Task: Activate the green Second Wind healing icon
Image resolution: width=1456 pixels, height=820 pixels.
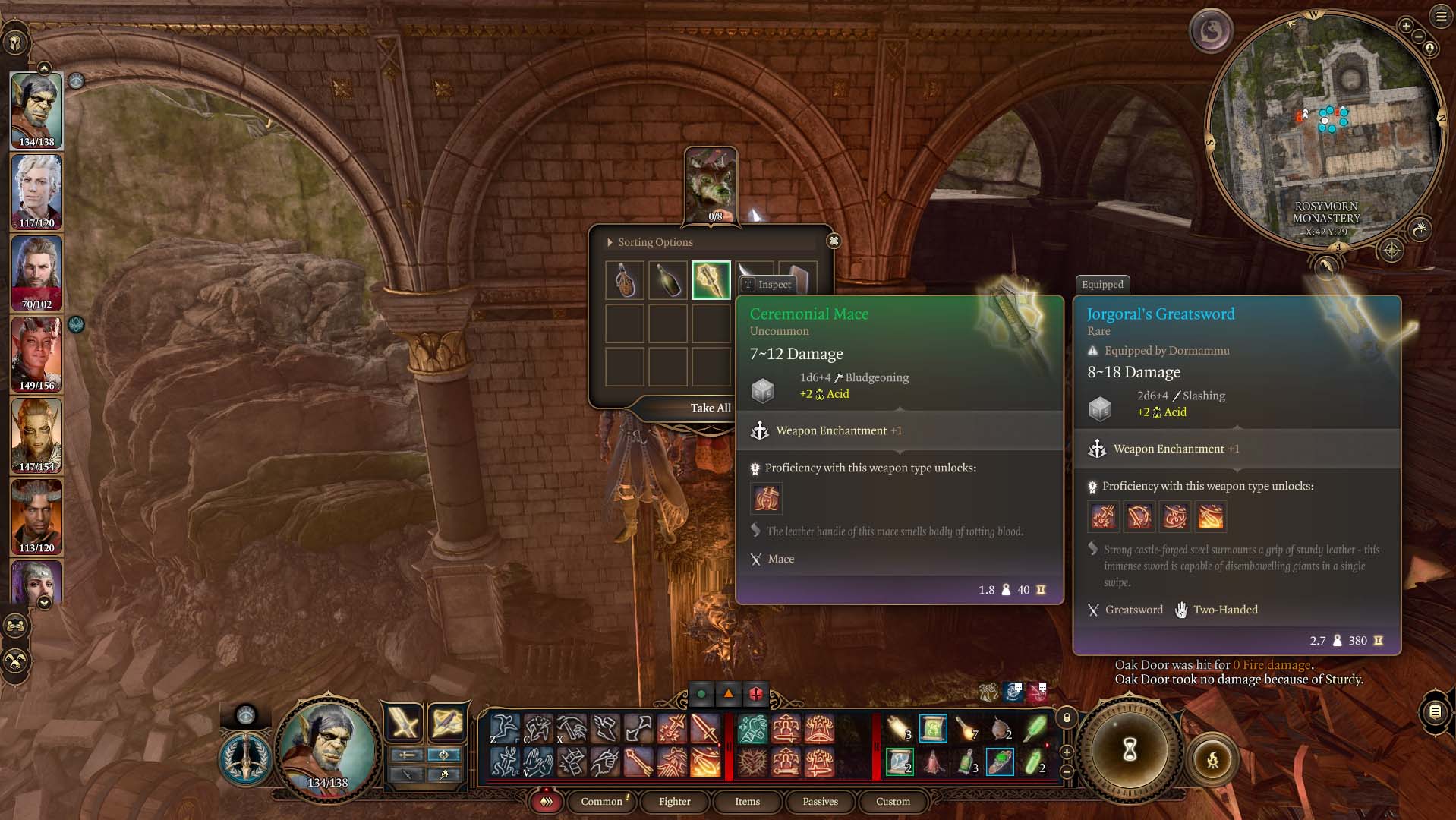Action: tap(752, 729)
